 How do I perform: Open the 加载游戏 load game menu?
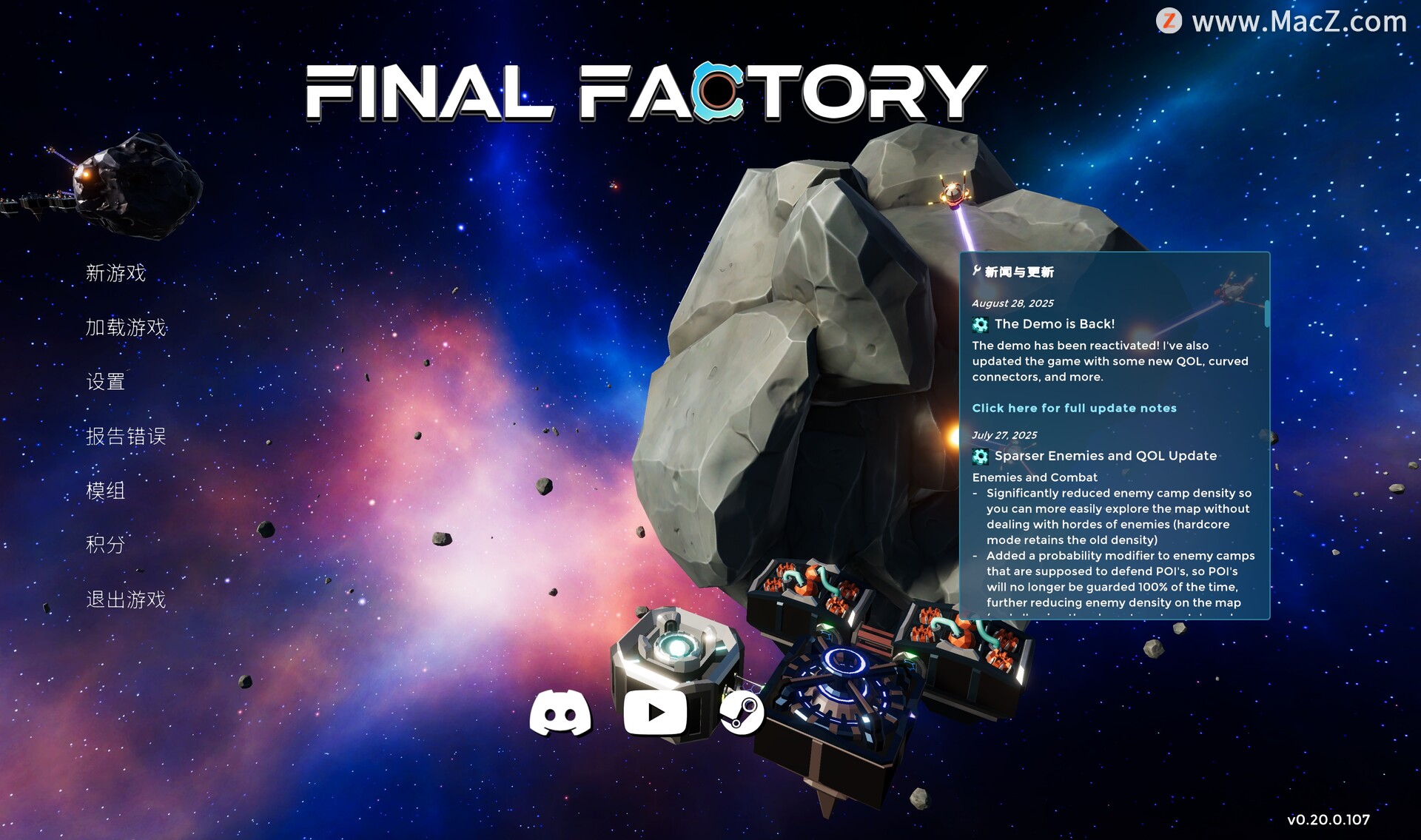tap(126, 327)
